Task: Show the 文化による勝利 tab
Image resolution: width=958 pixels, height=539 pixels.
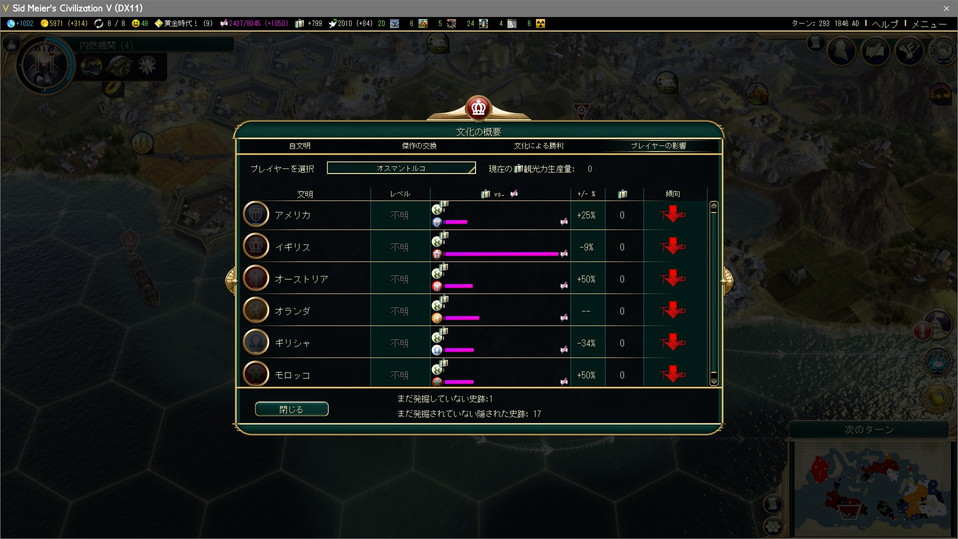Action: pos(541,146)
